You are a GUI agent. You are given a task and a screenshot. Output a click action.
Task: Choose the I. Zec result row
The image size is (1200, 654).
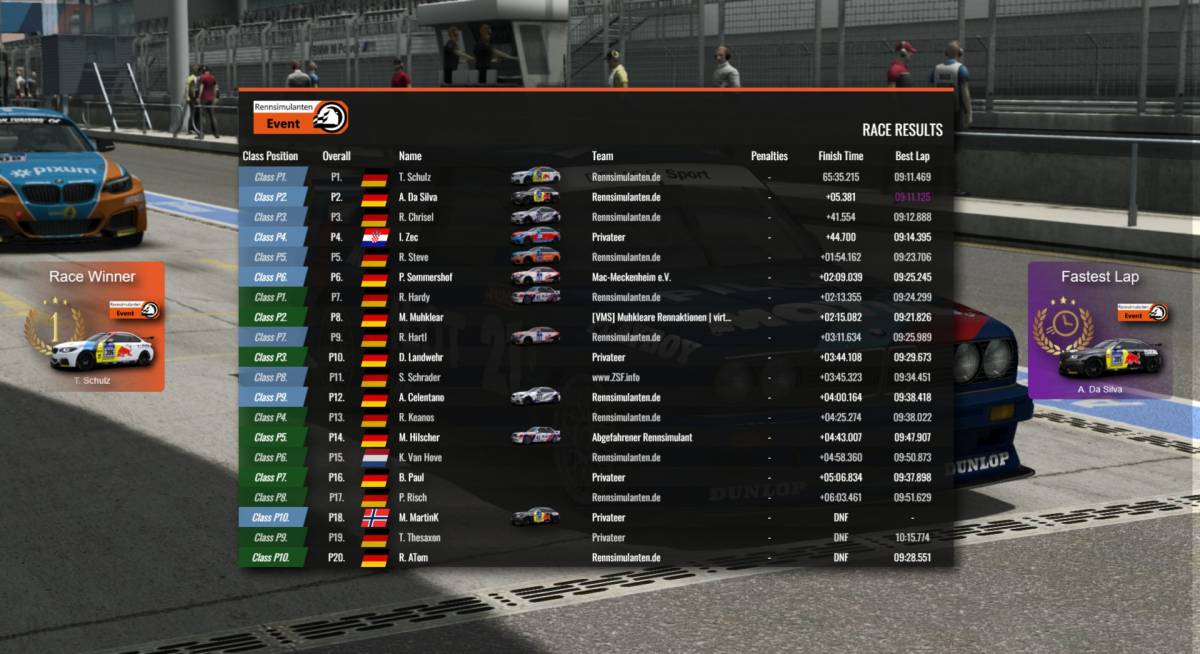595,237
